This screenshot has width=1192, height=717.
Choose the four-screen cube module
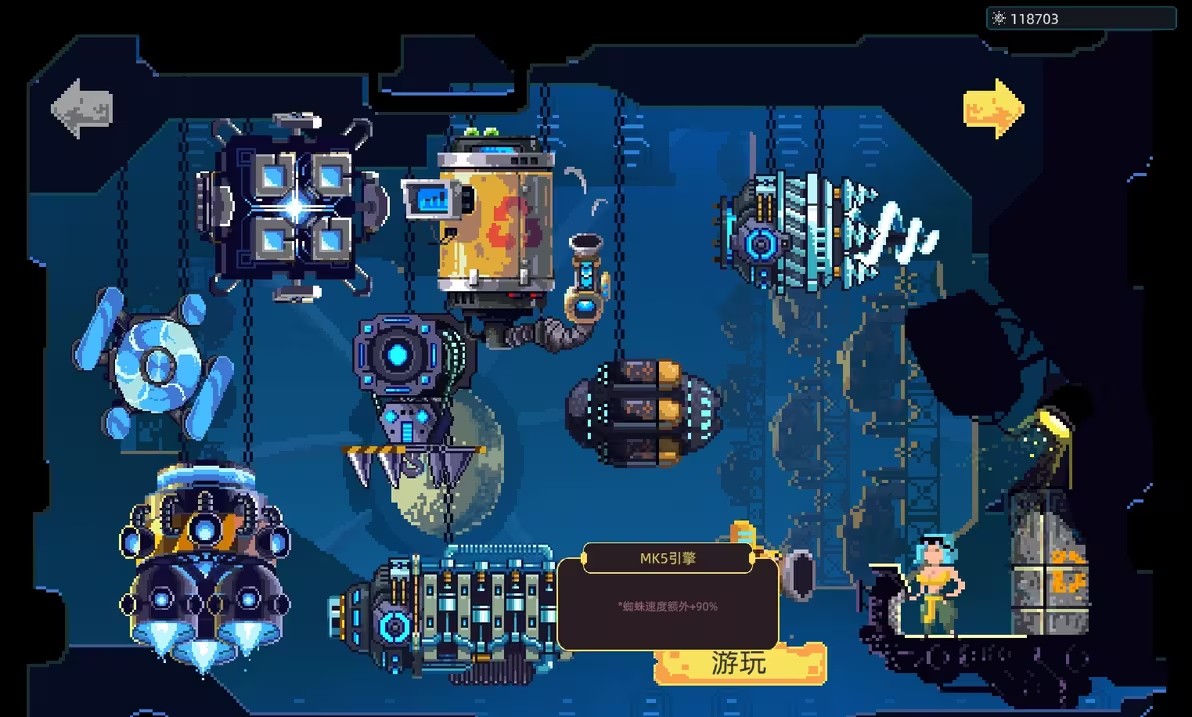click(293, 208)
